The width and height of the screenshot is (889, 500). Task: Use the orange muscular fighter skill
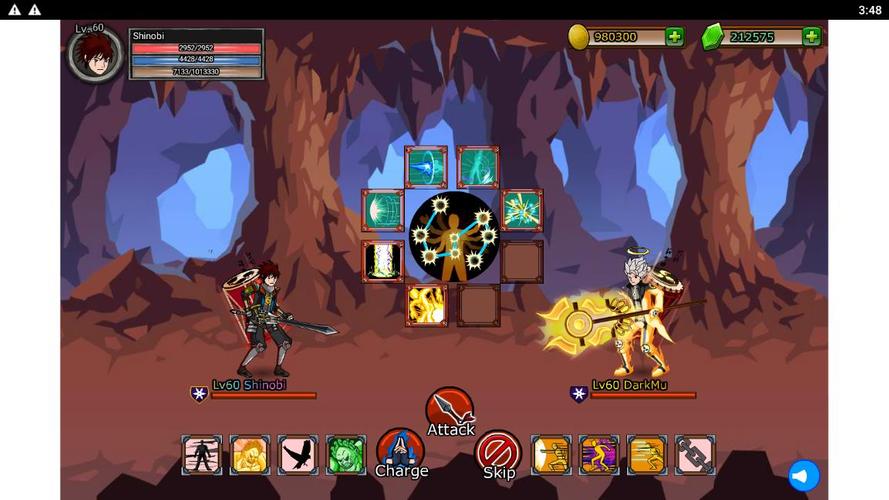250,455
